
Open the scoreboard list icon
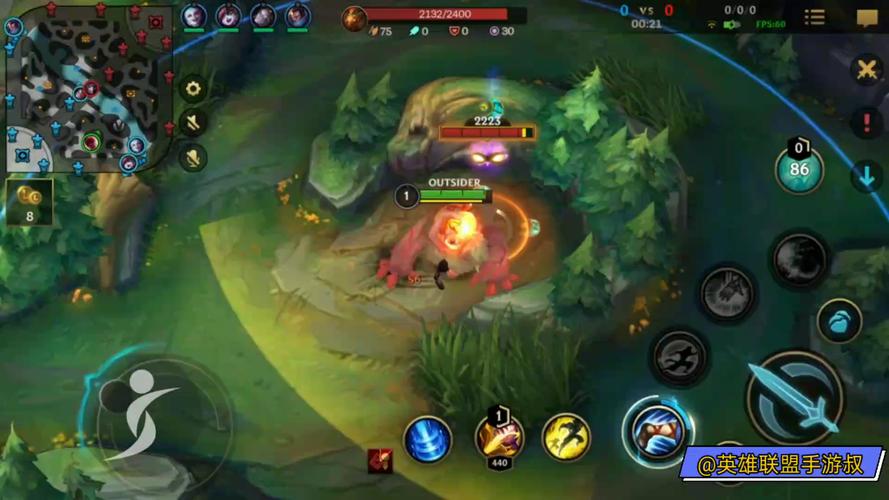pos(815,17)
